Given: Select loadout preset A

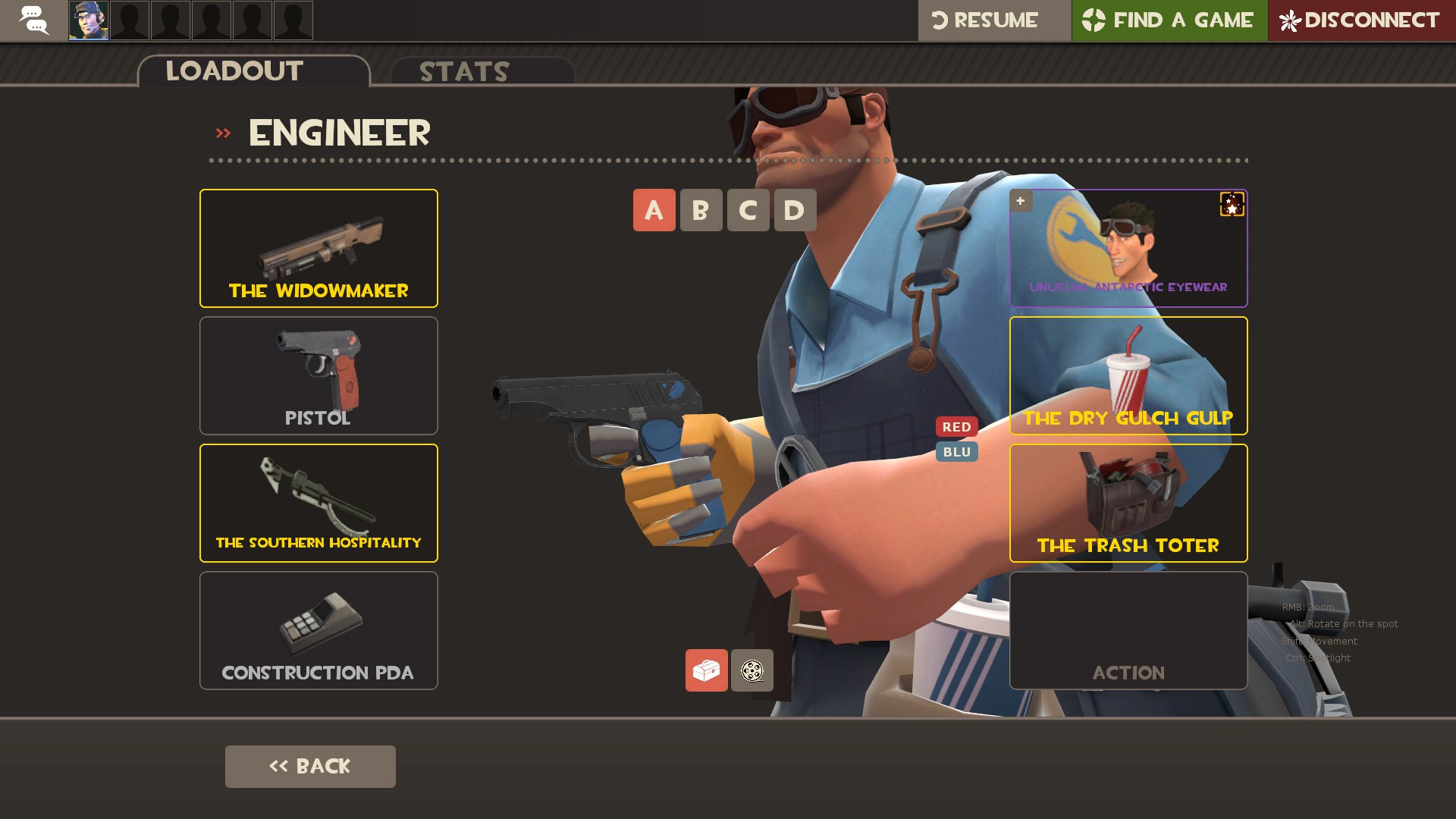Looking at the screenshot, I should [x=653, y=210].
